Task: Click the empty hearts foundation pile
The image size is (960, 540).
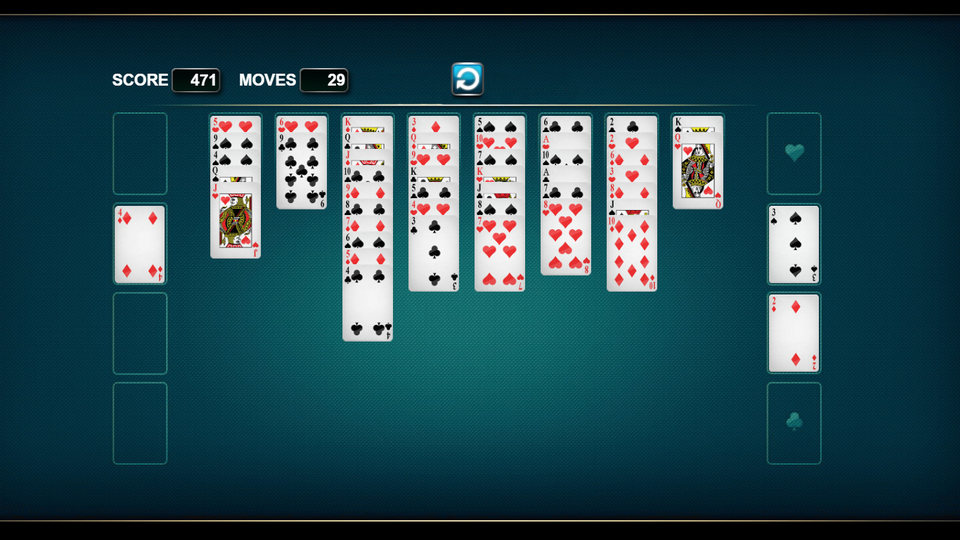Action: coord(794,153)
